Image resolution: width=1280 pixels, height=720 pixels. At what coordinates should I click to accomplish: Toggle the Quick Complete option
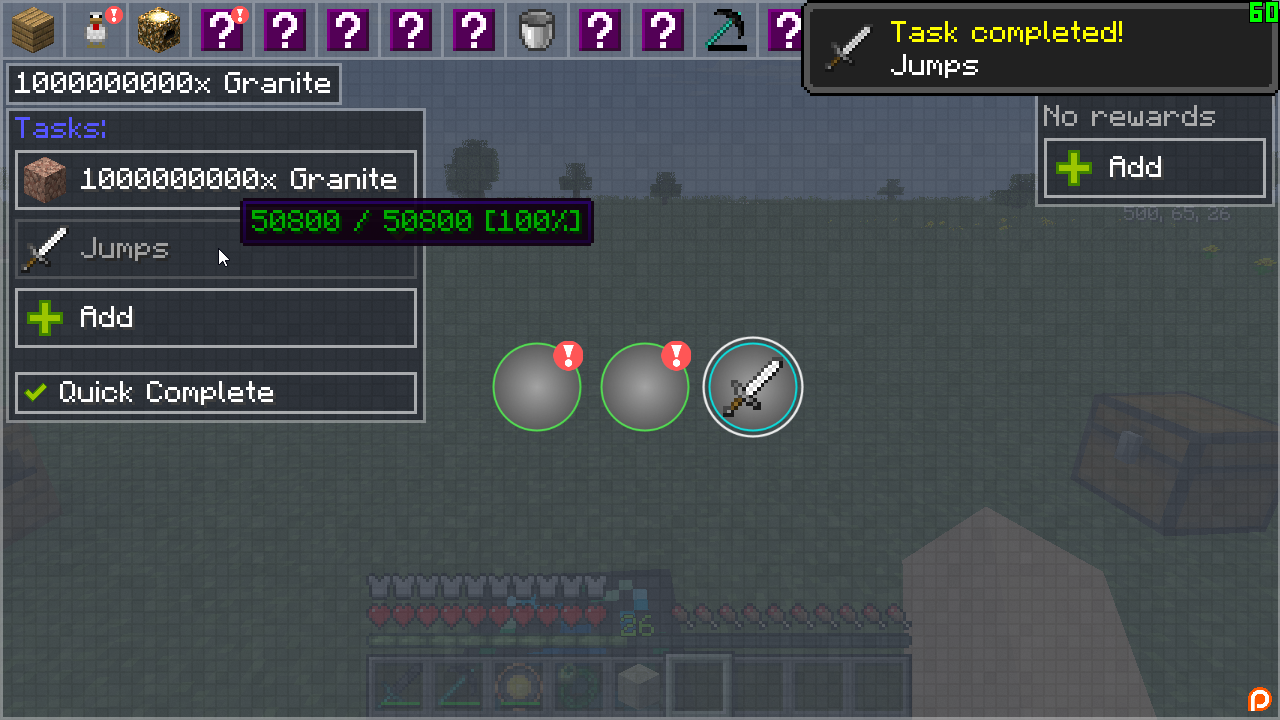coord(216,392)
